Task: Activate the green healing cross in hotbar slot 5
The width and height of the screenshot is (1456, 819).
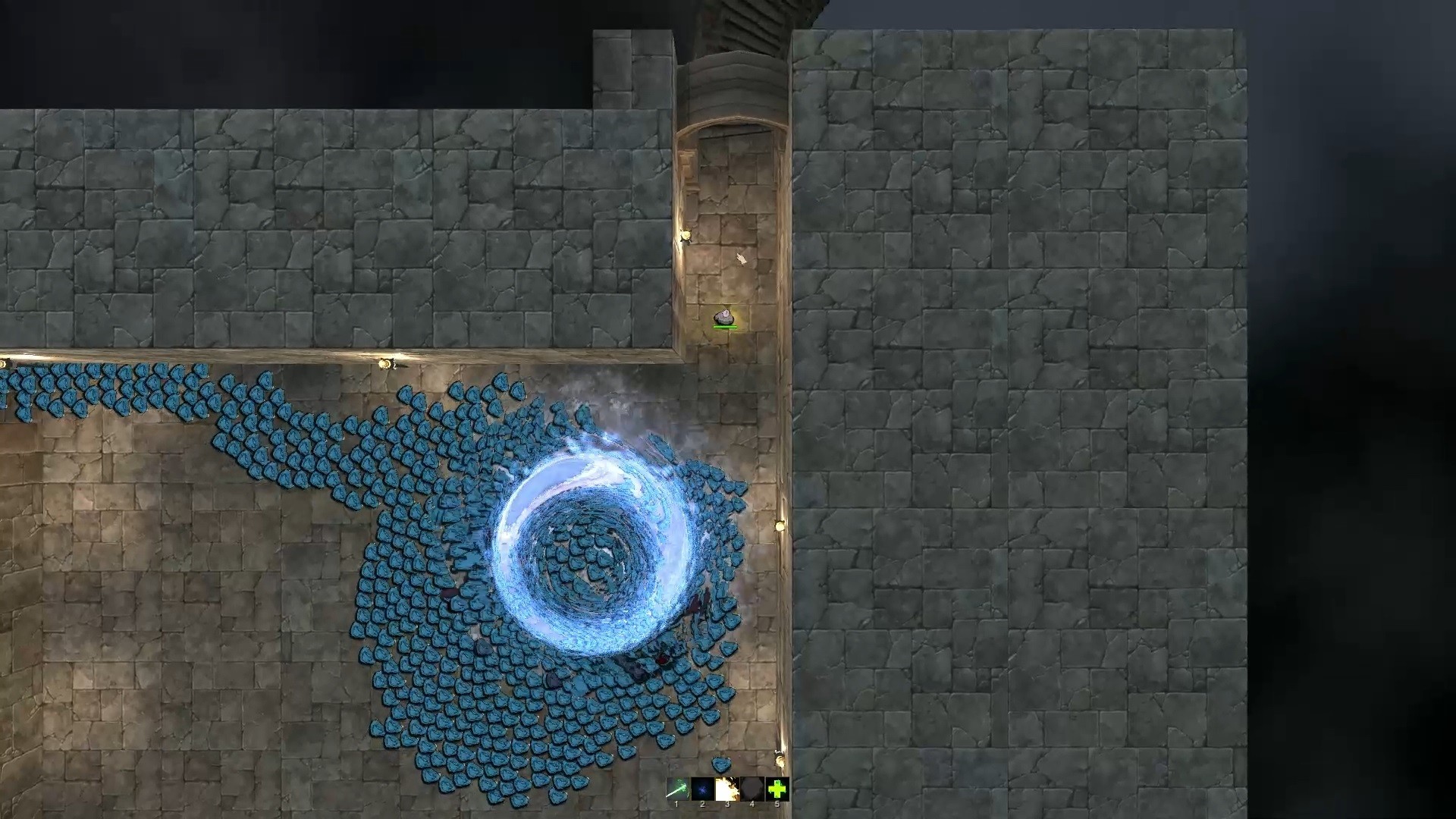Action: (x=778, y=789)
